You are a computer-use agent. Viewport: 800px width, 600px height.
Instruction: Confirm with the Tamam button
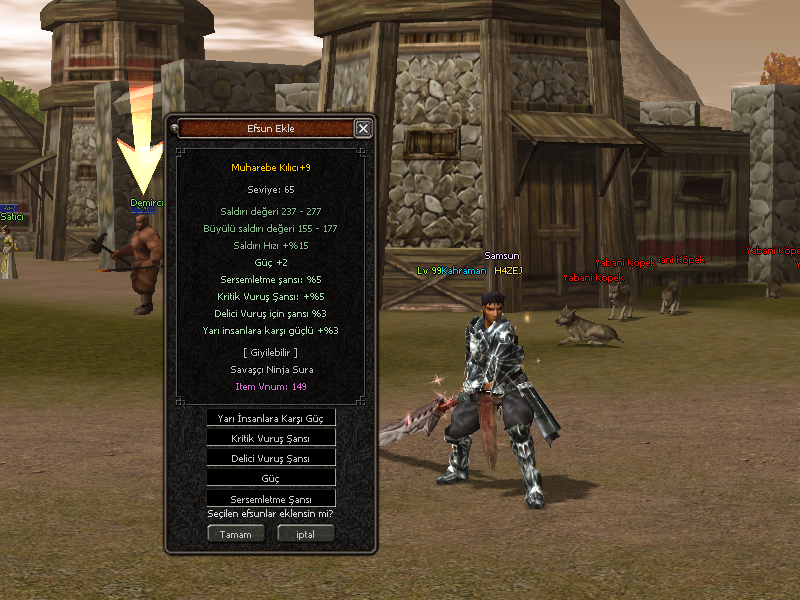click(x=236, y=534)
